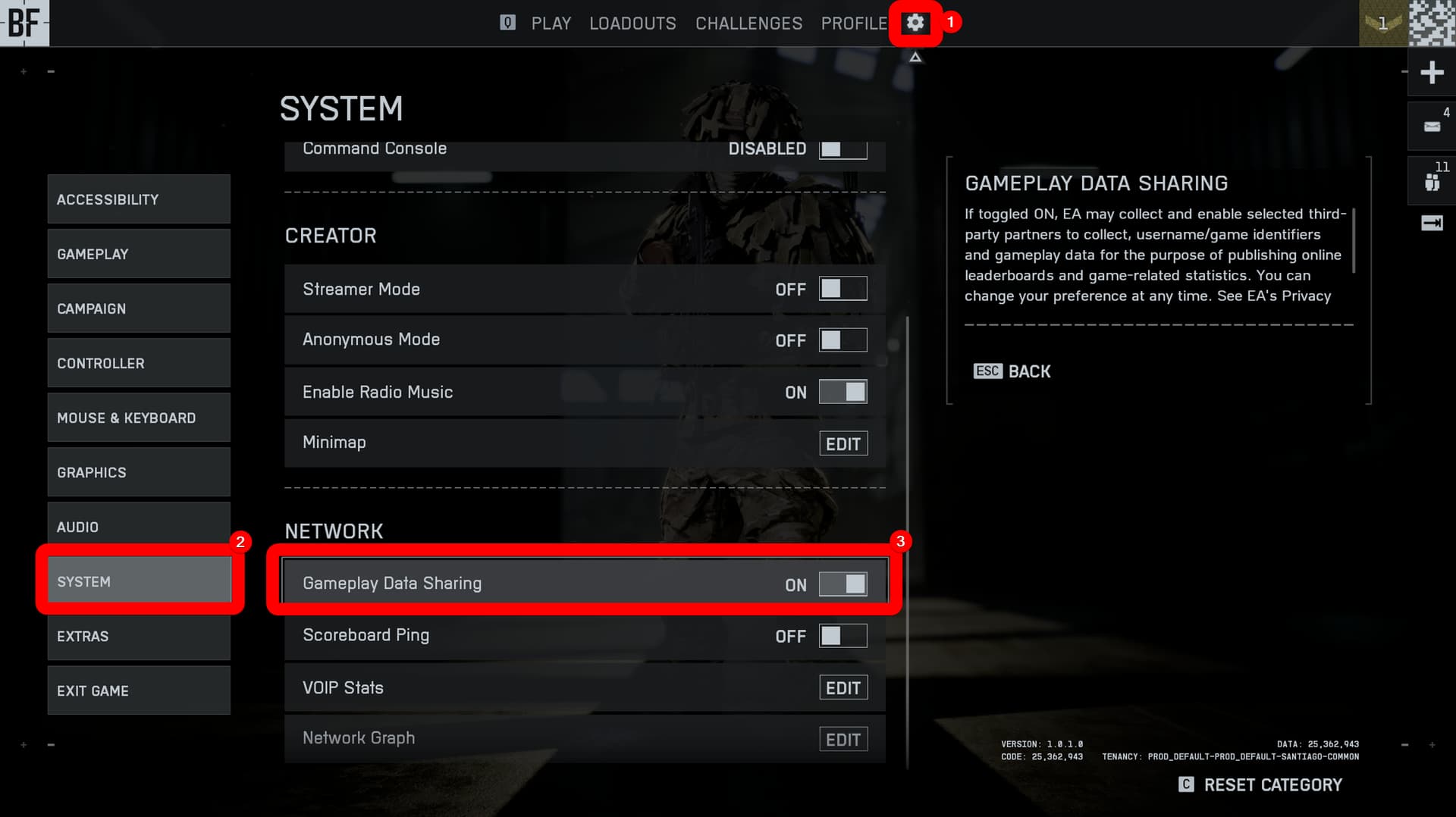The width and height of the screenshot is (1456, 817).
Task: Switch to the CHALLENGES menu
Action: click(x=748, y=23)
